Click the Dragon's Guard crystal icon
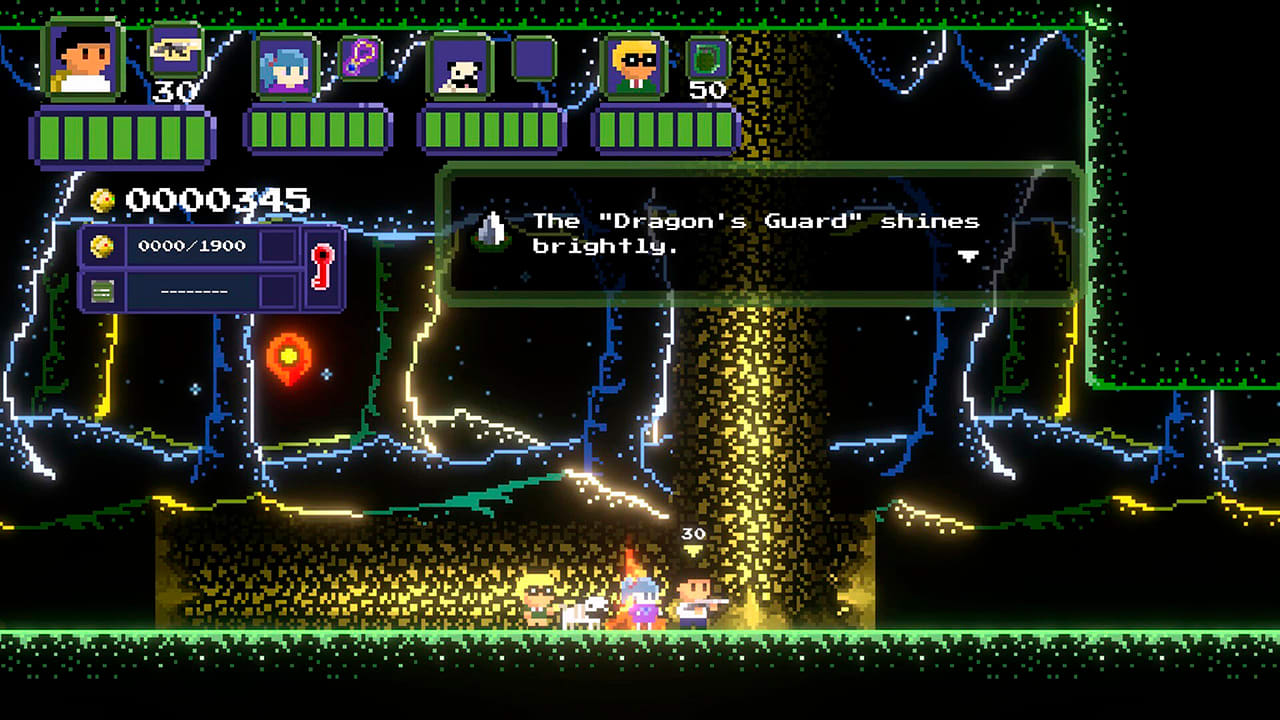Image resolution: width=1280 pixels, height=720 pixels. coord(490,231)
